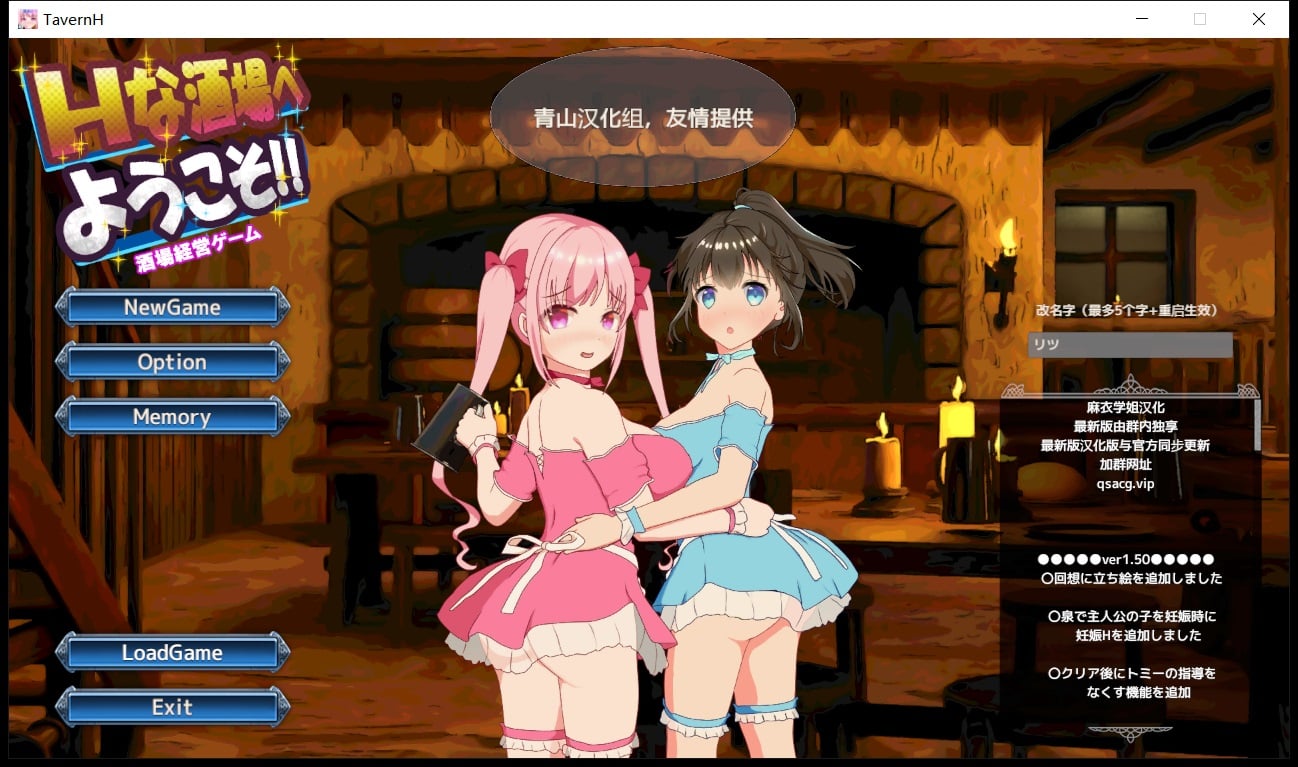
Task: Click the ver1.50 version line
Action: tap(1123, 560)
